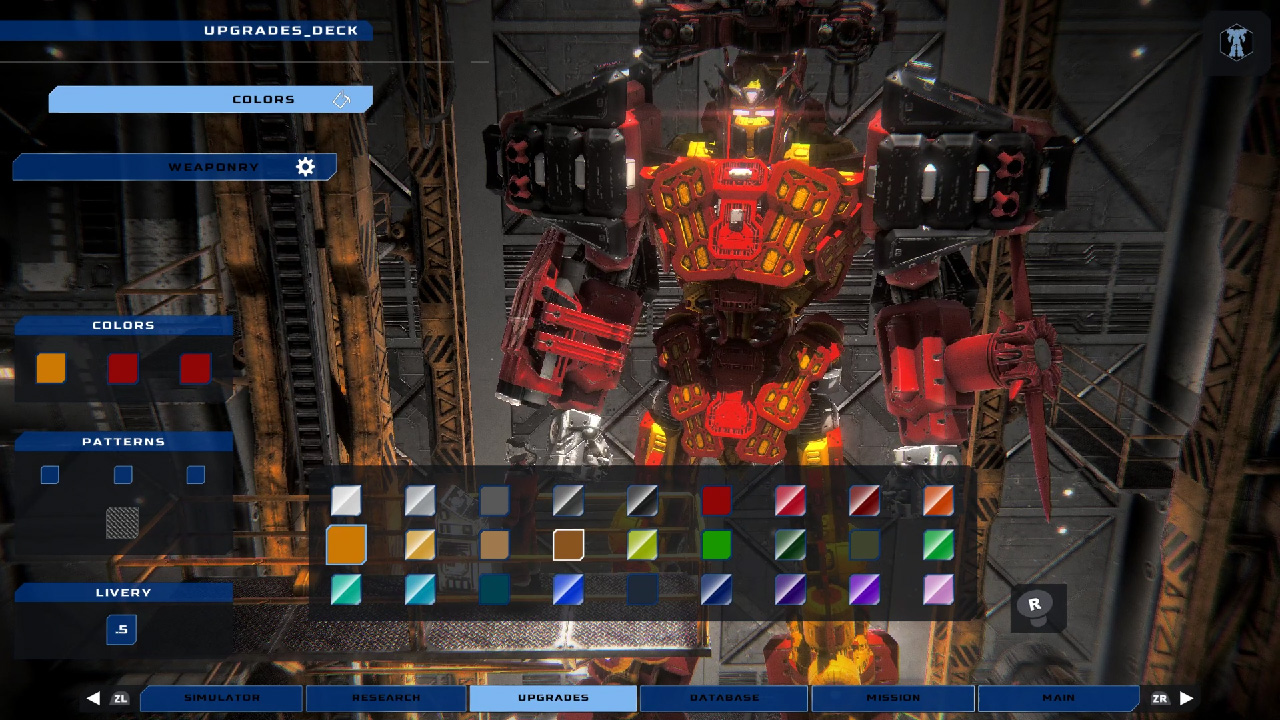1280x720 pixels.
Task: Click the .5 livery value field
Action: coord(120,630)
